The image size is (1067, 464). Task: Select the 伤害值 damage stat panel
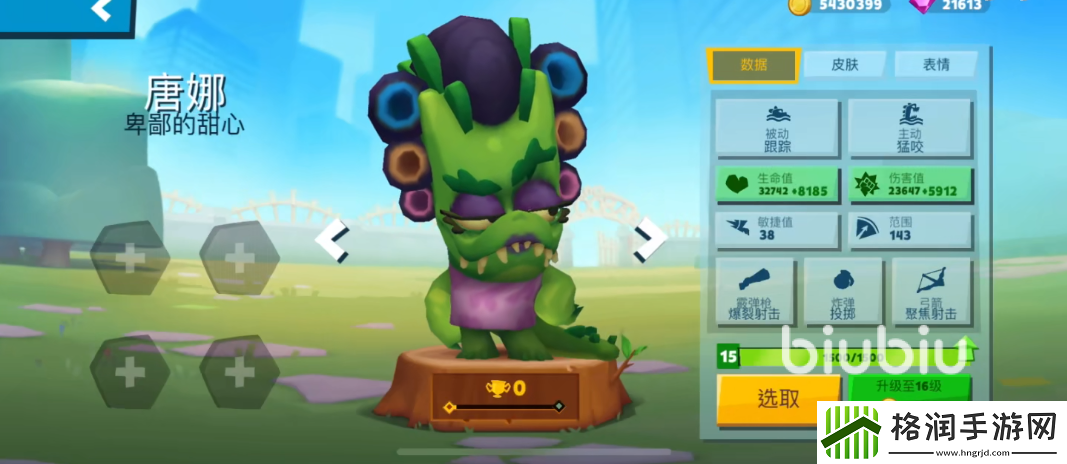(x=910, y=185)
